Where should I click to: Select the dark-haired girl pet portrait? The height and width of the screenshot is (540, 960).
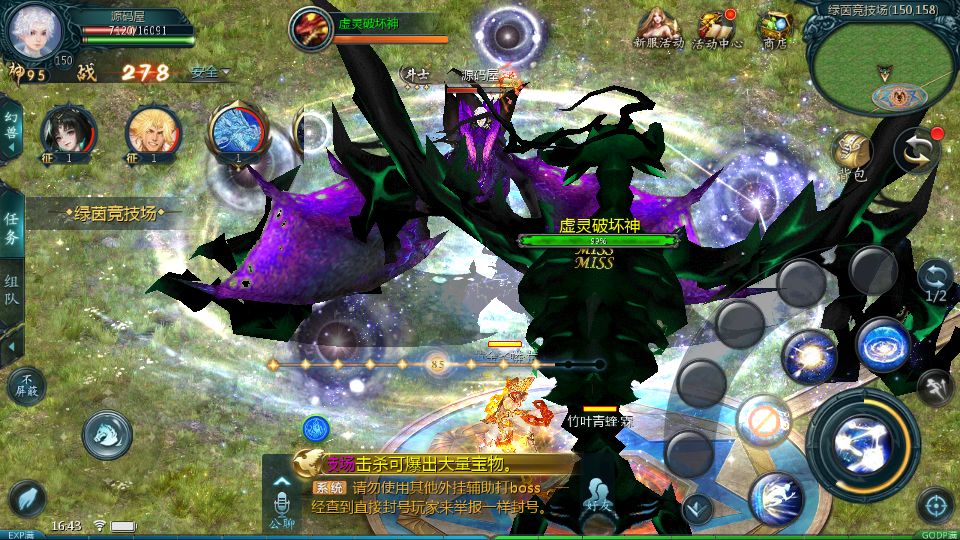(68, 133)
